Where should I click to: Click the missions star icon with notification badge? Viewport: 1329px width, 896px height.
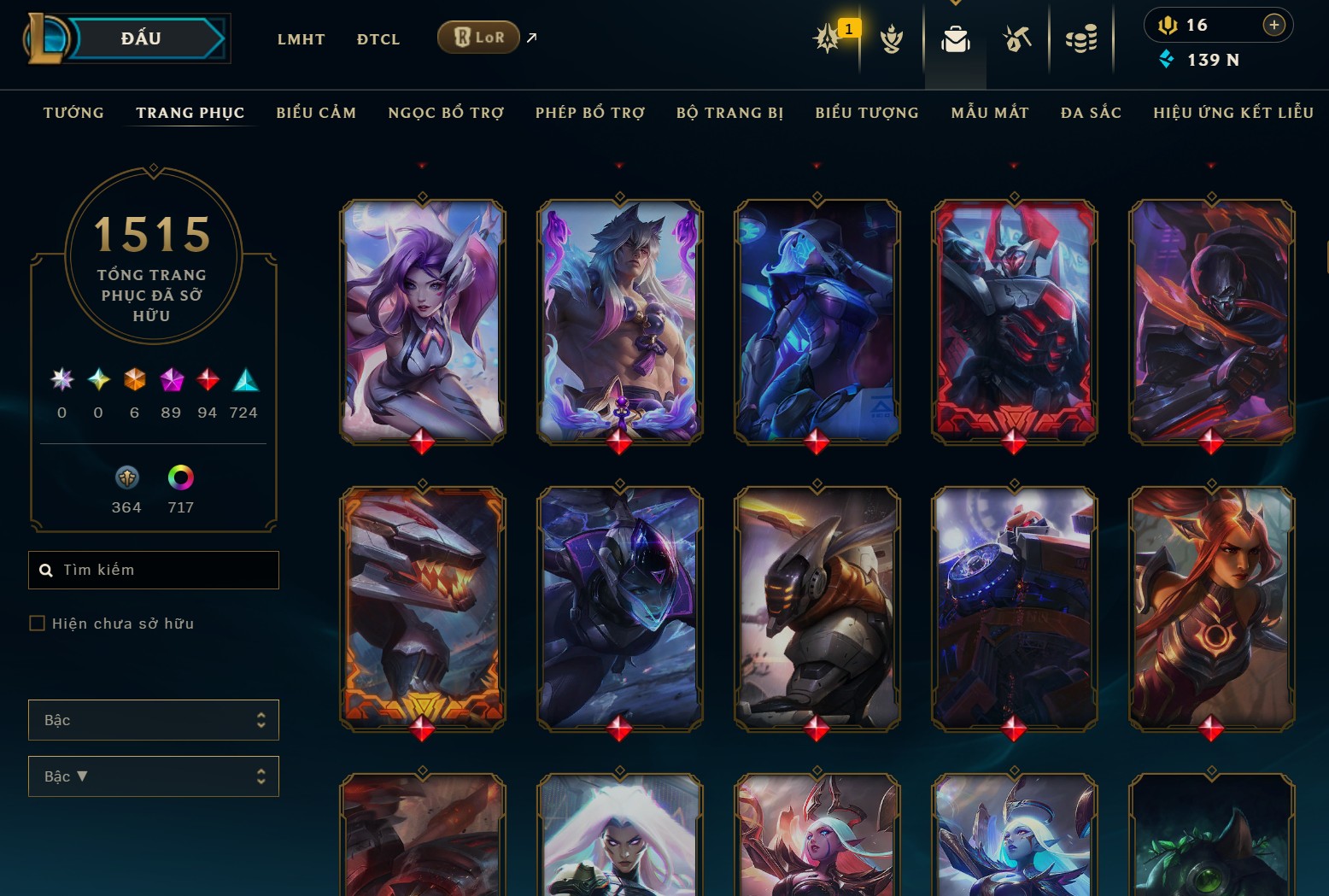pyautogui.click(x=827, y=38)
